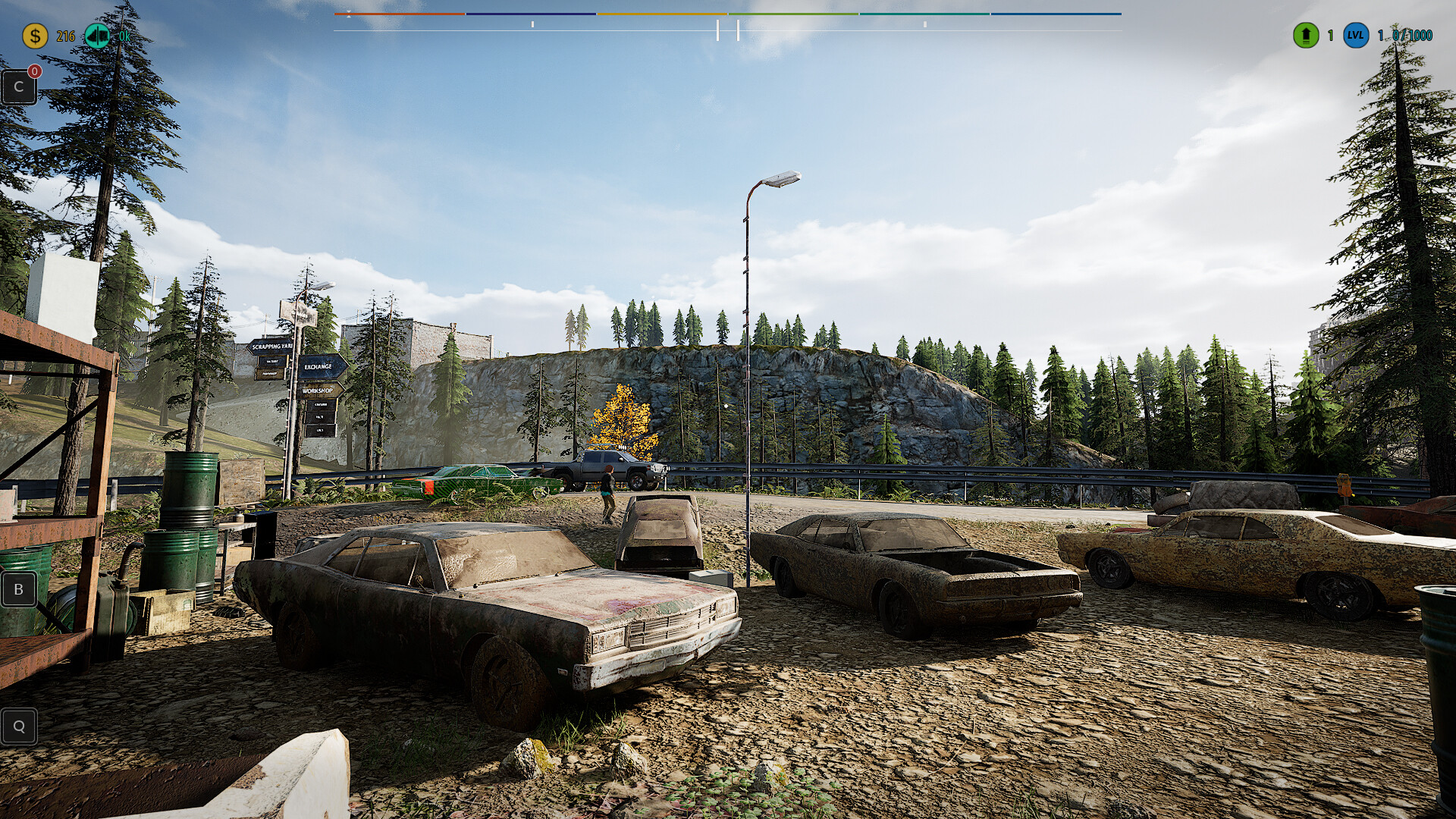This screenshot has height=819, width=1456.
Task: Open the EXCHANGE direction sign
Action: pyautogui.click(x=317, y=366)
